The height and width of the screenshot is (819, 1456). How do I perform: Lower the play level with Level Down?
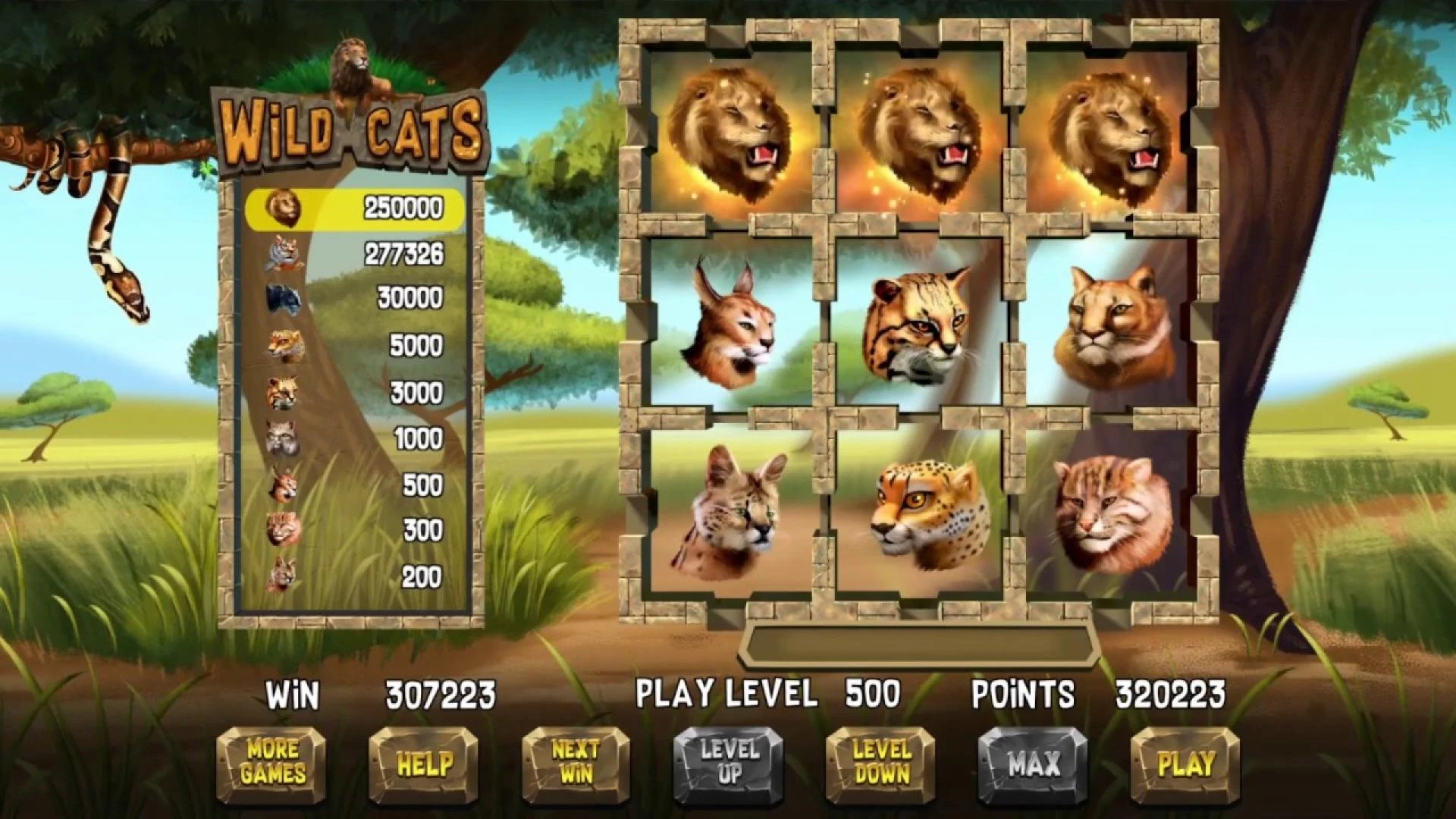click(x=881, y=764)
